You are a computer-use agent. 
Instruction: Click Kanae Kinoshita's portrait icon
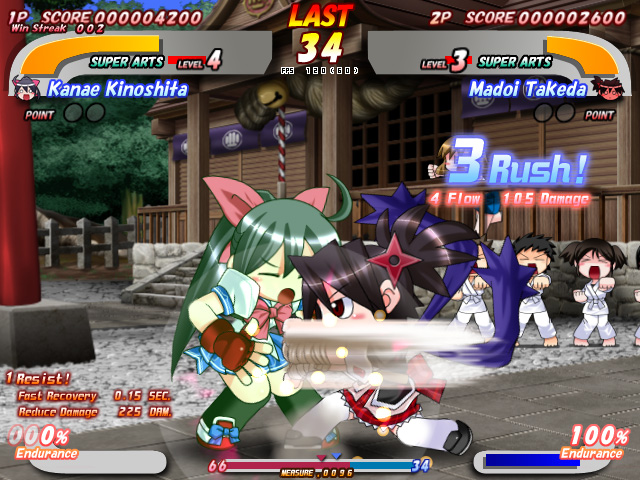(x=22, y=88)
